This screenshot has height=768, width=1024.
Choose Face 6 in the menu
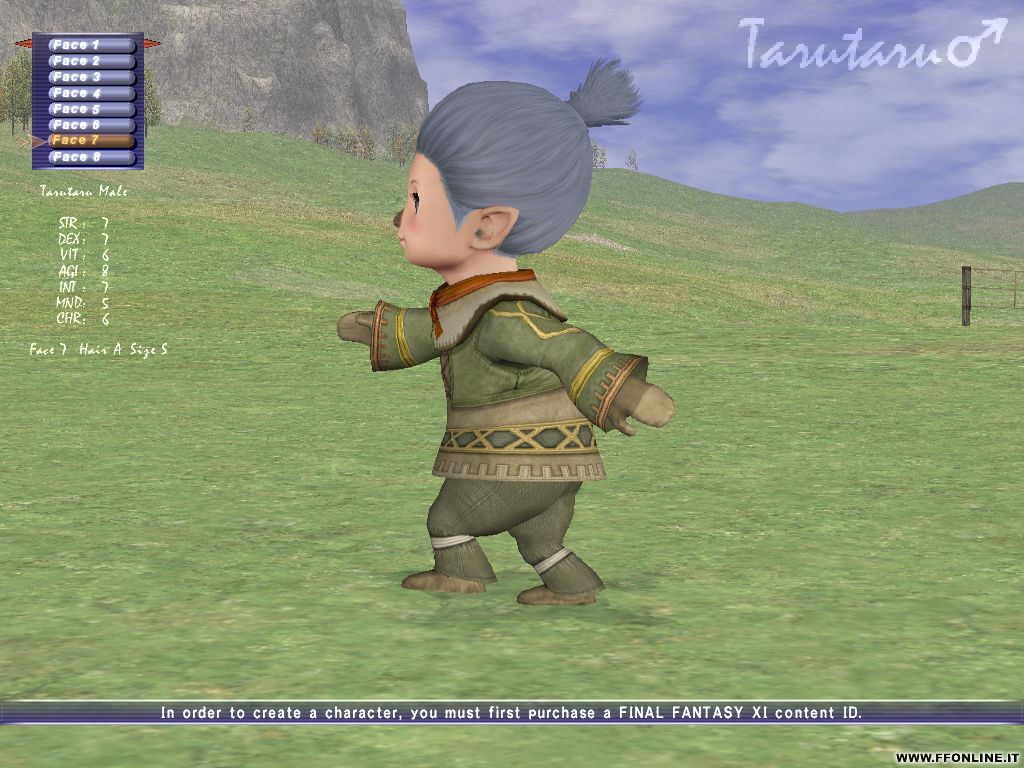click(x=91, y=125)
